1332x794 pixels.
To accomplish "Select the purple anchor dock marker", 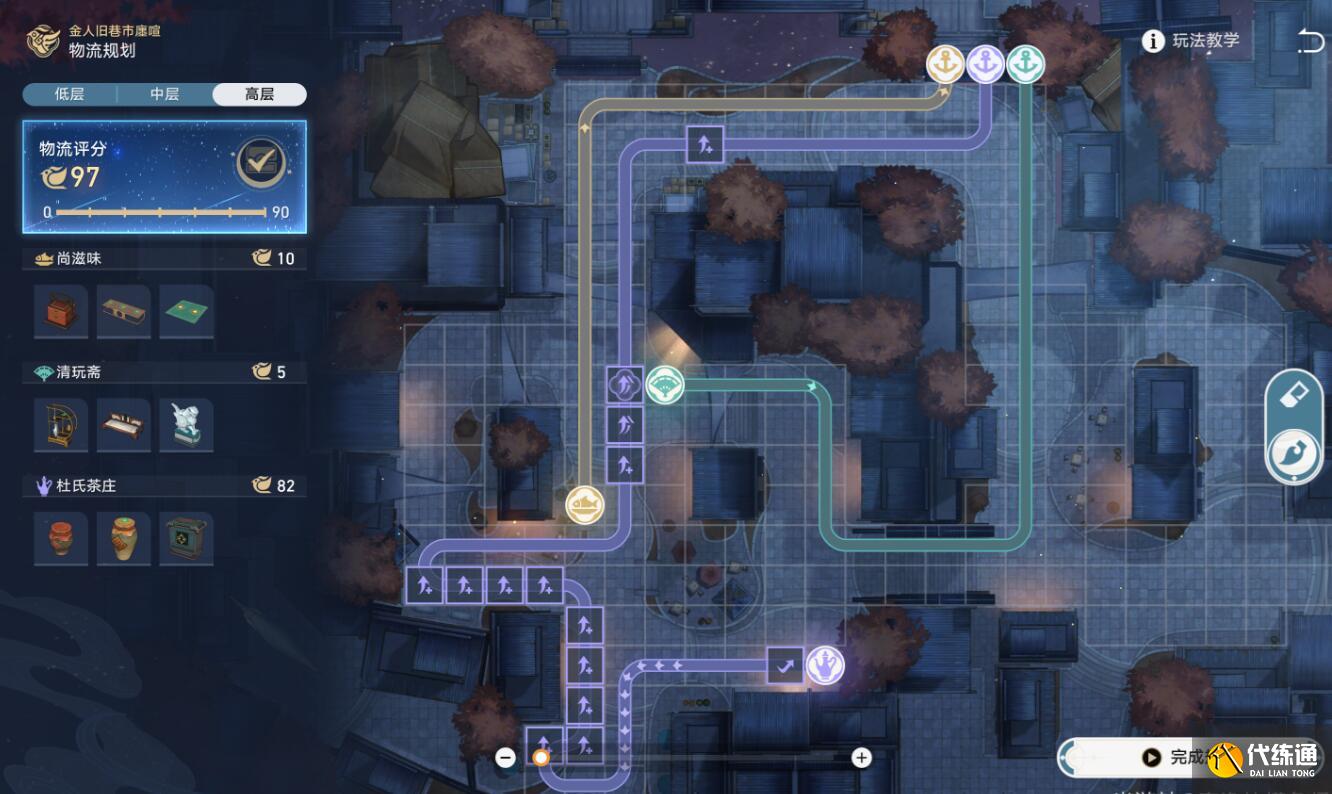I will 985,65.
